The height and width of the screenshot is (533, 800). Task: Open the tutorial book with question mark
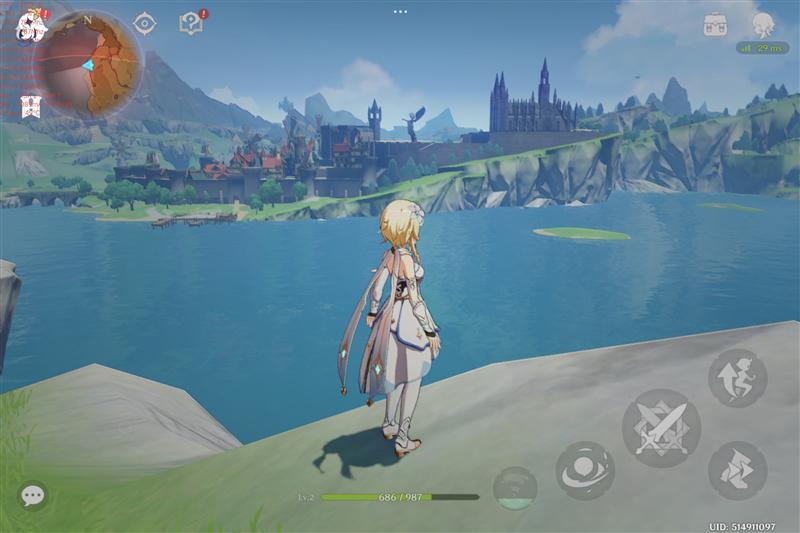pyautogui.click(x=190, y=22)
